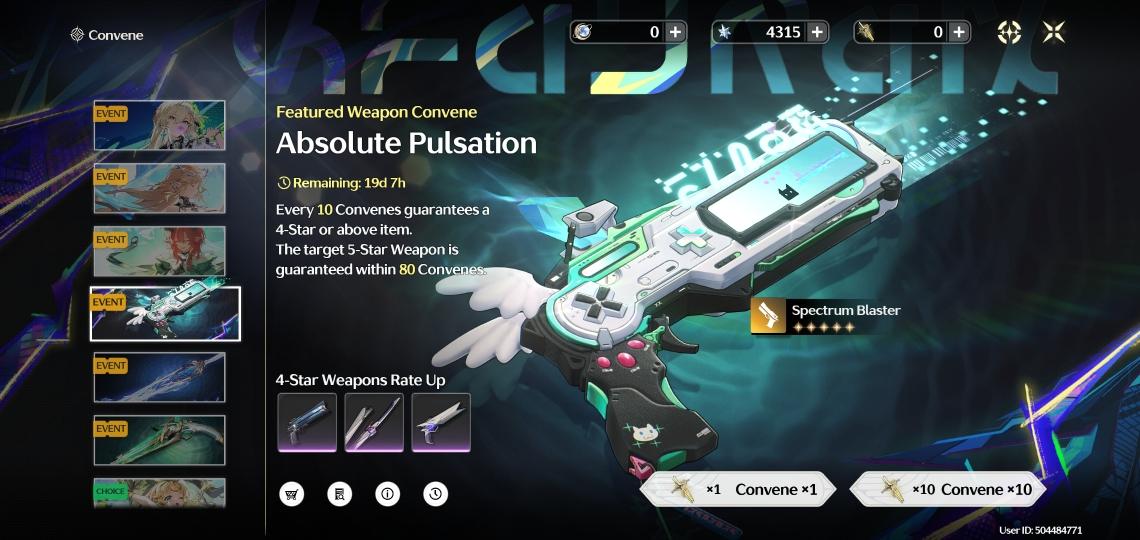
Task: Switch to the blue sword event banner
Action: (160, 377)
